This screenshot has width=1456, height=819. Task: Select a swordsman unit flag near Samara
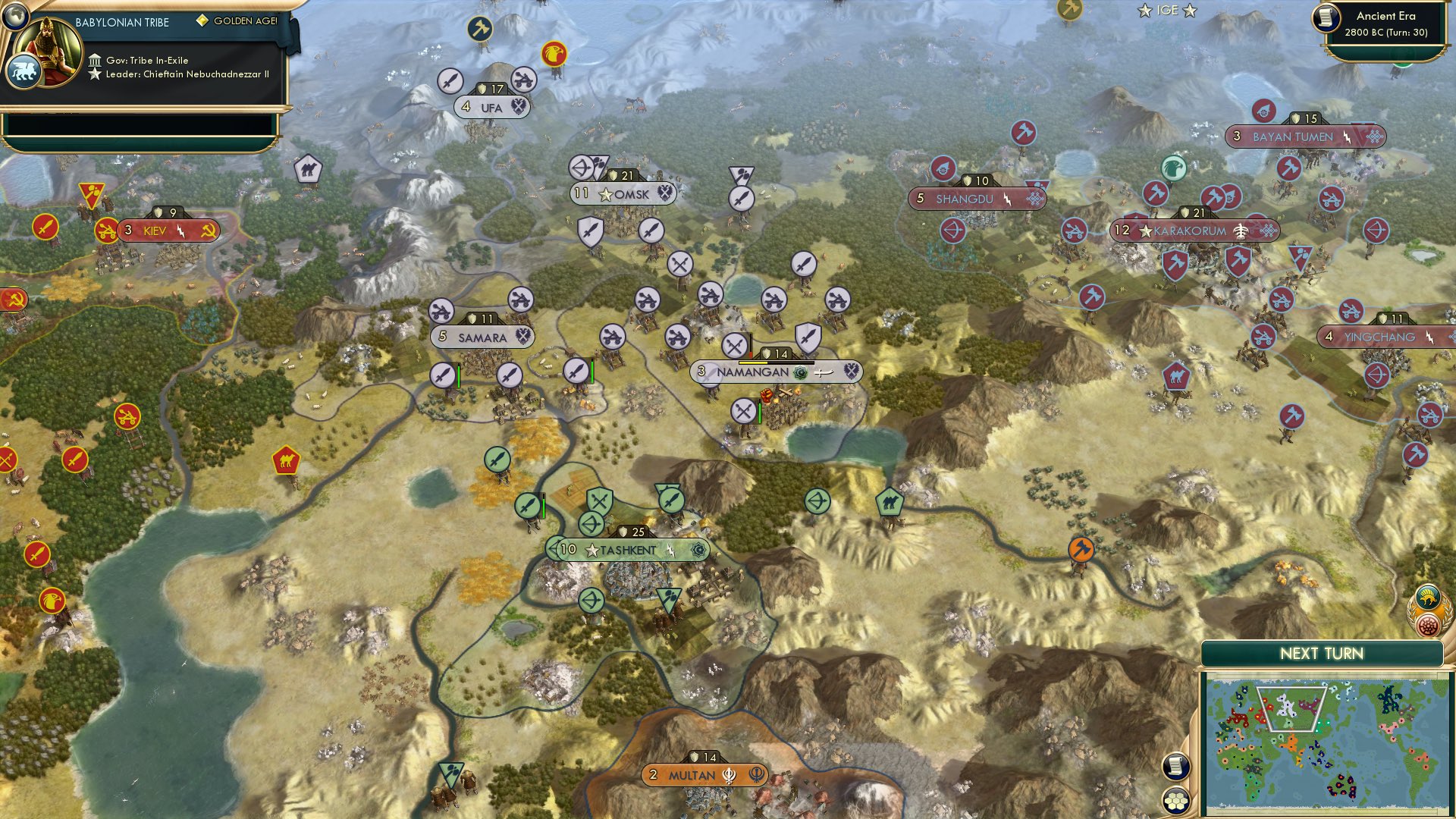[x=442, y=375]
